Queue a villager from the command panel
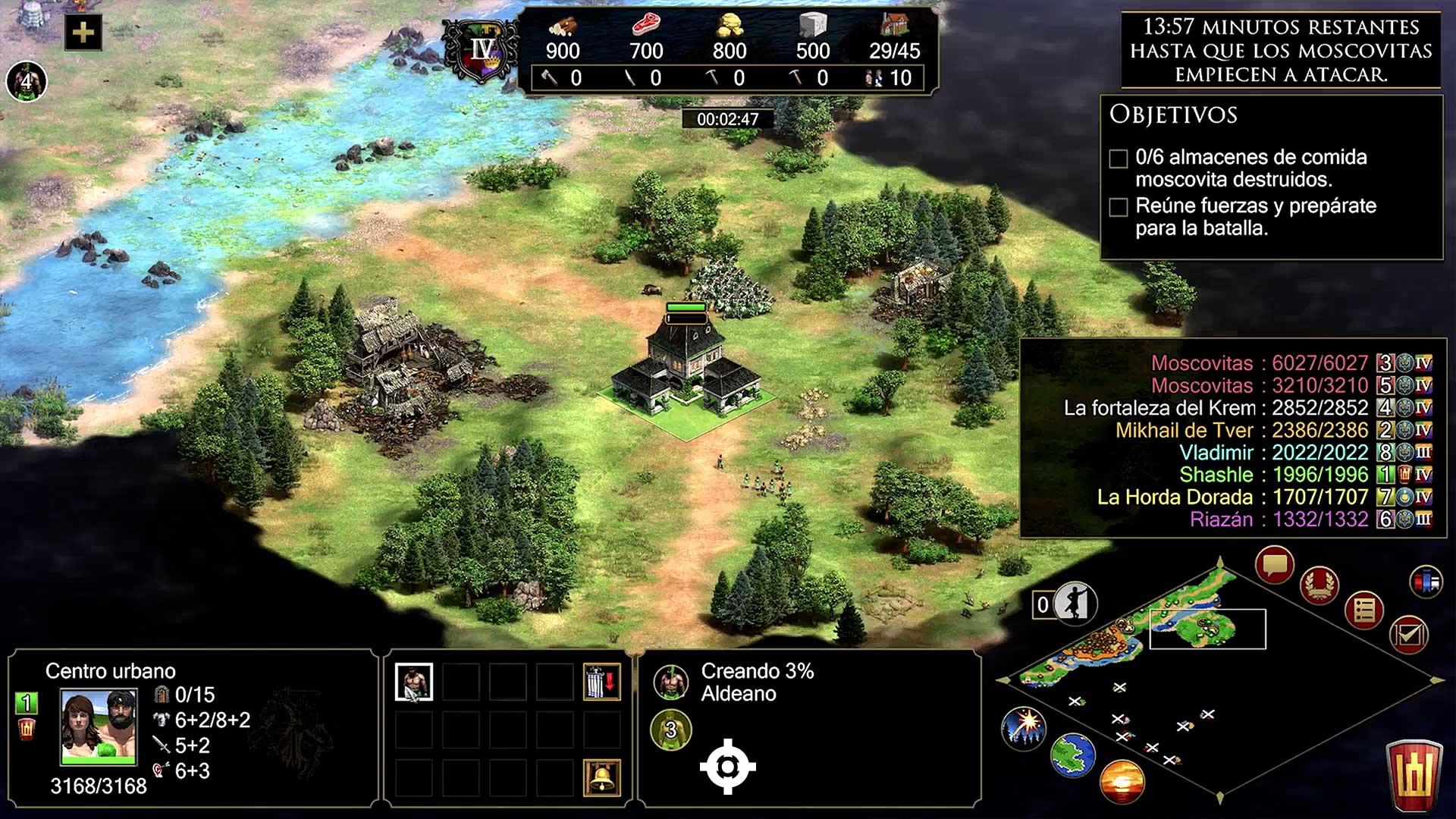Screen dimensions: 1456x819 (x=414, y=682)
